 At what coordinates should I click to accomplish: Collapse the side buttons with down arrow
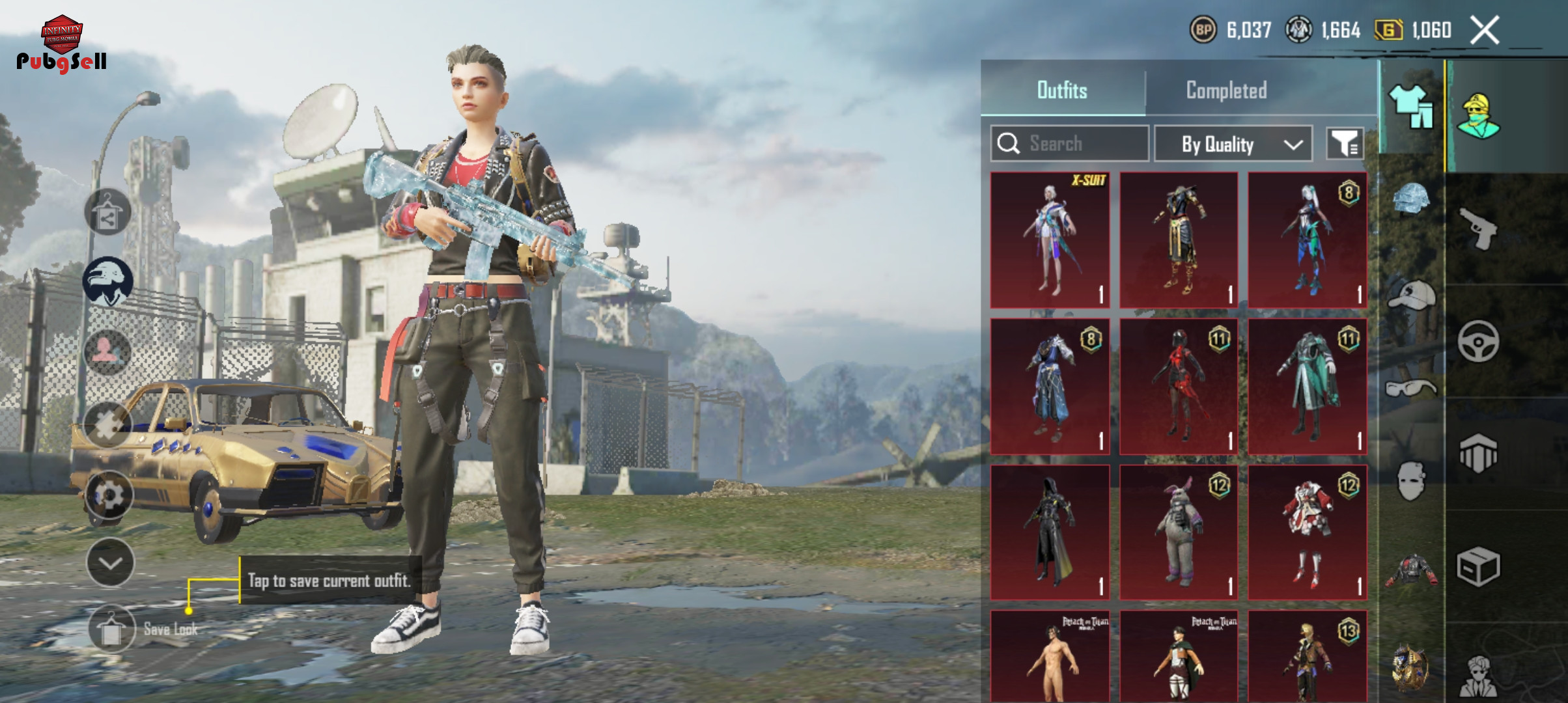click(x=110, y=563)
